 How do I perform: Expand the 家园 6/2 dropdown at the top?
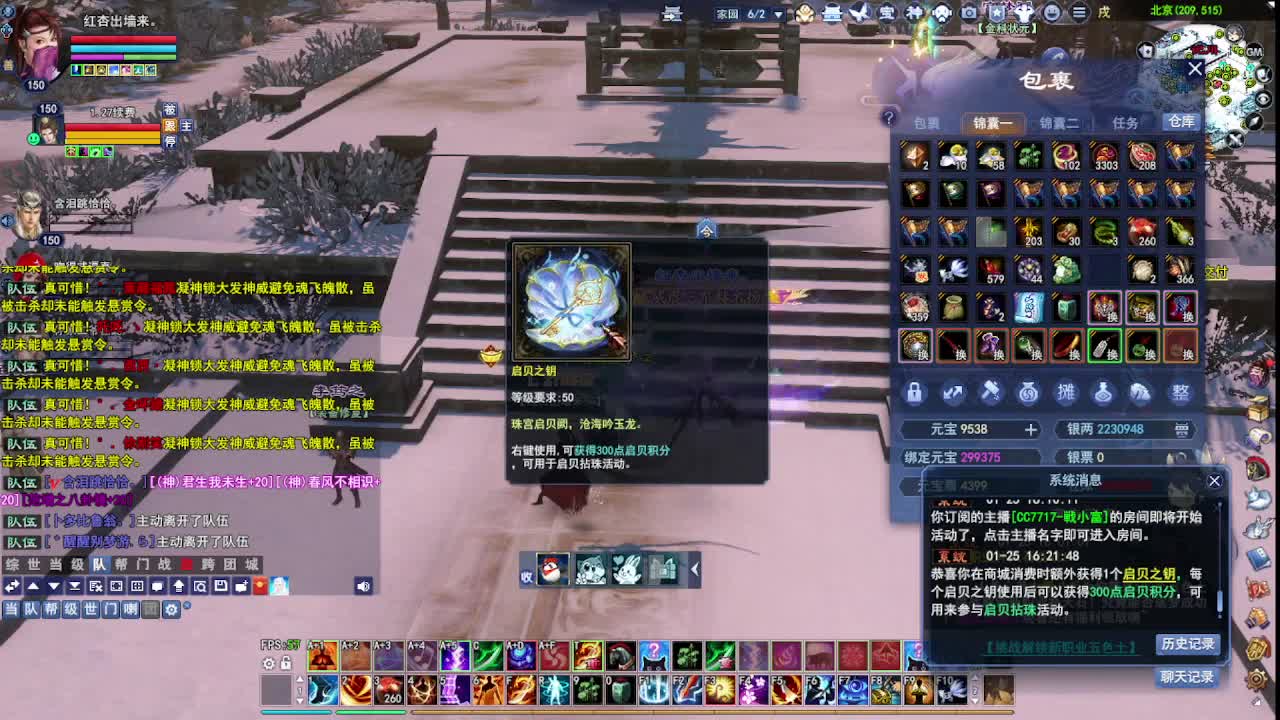pos(778,14)
